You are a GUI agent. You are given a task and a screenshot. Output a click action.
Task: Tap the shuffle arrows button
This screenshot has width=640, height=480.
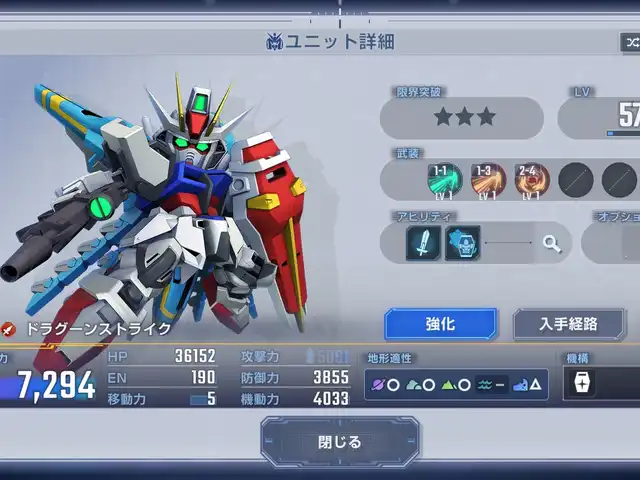631,42
